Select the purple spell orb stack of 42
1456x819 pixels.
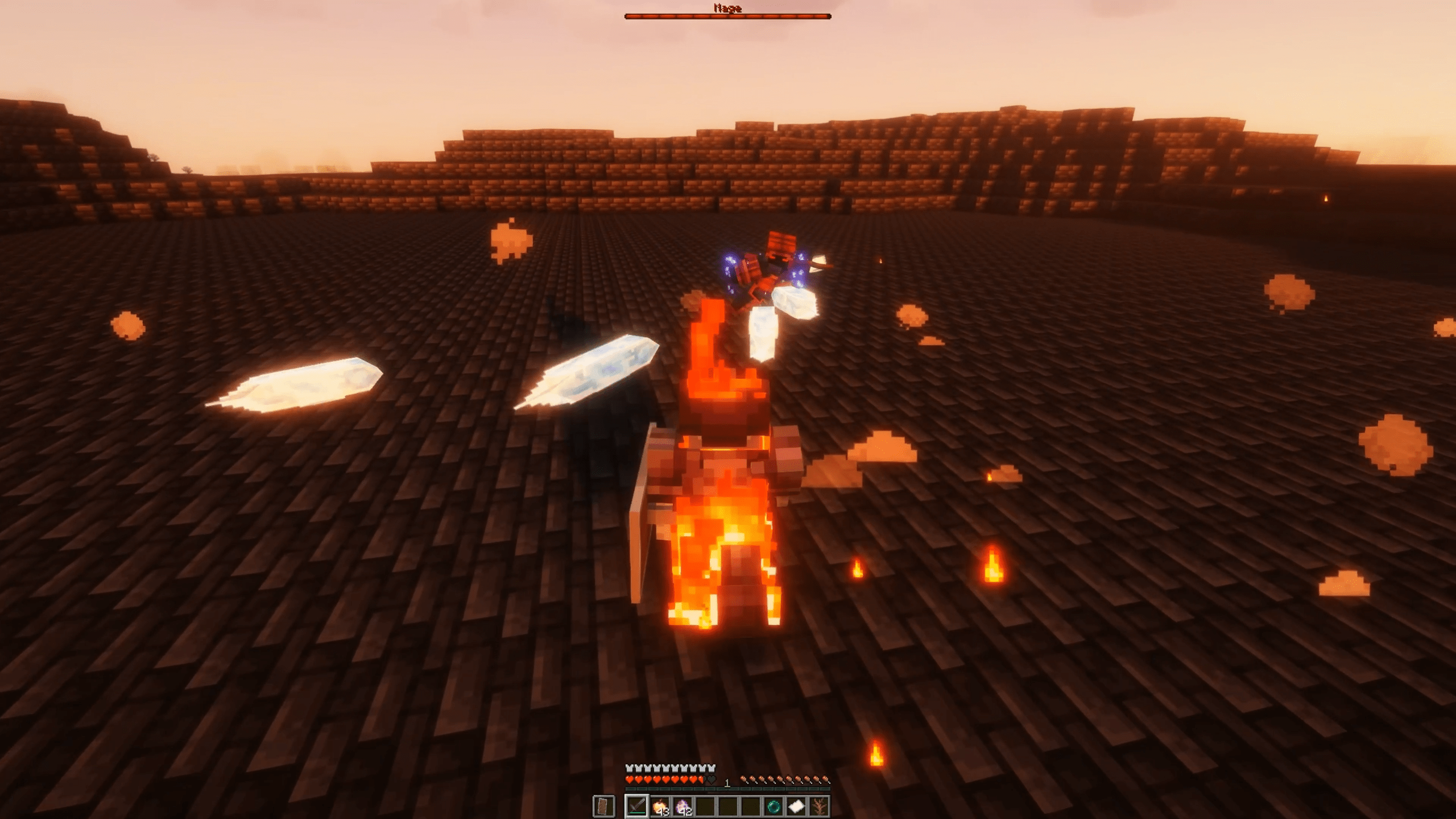tap(682, 806)
